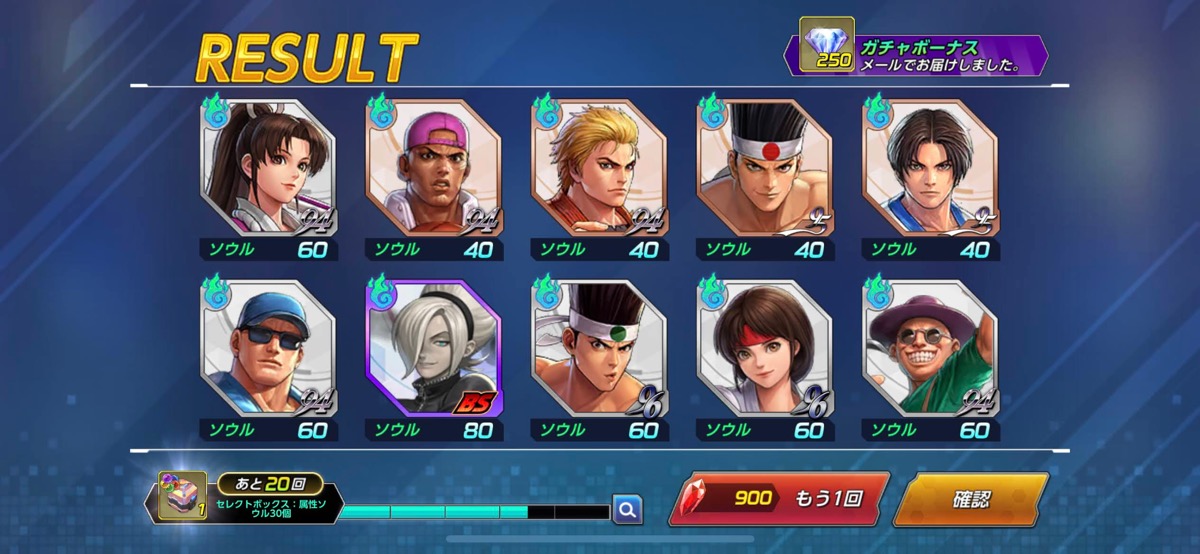1200x554 pixels.
Task: Pick the green-dot headband fighter card
Action: coord(600,348)
